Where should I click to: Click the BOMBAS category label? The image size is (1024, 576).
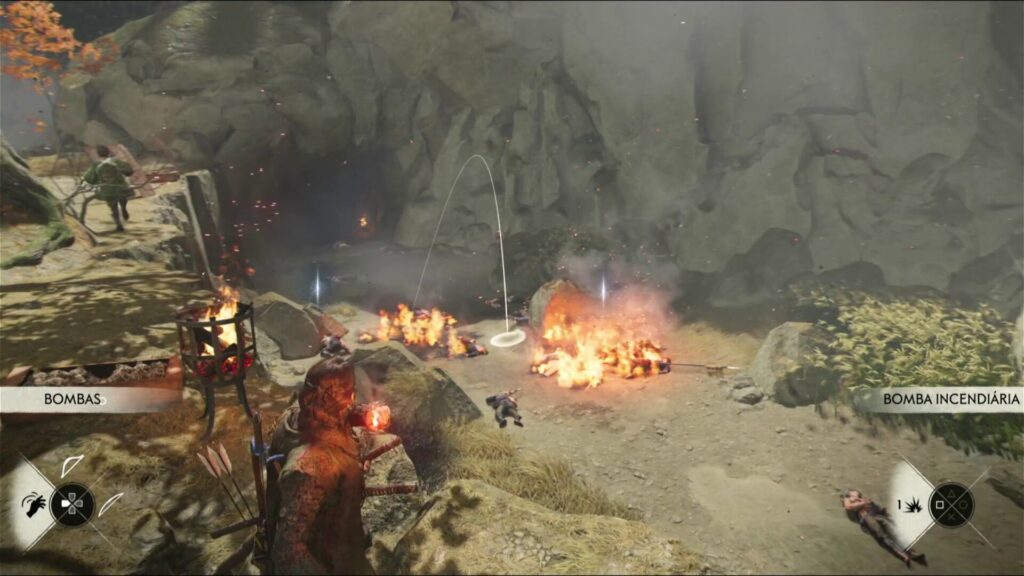72,399
